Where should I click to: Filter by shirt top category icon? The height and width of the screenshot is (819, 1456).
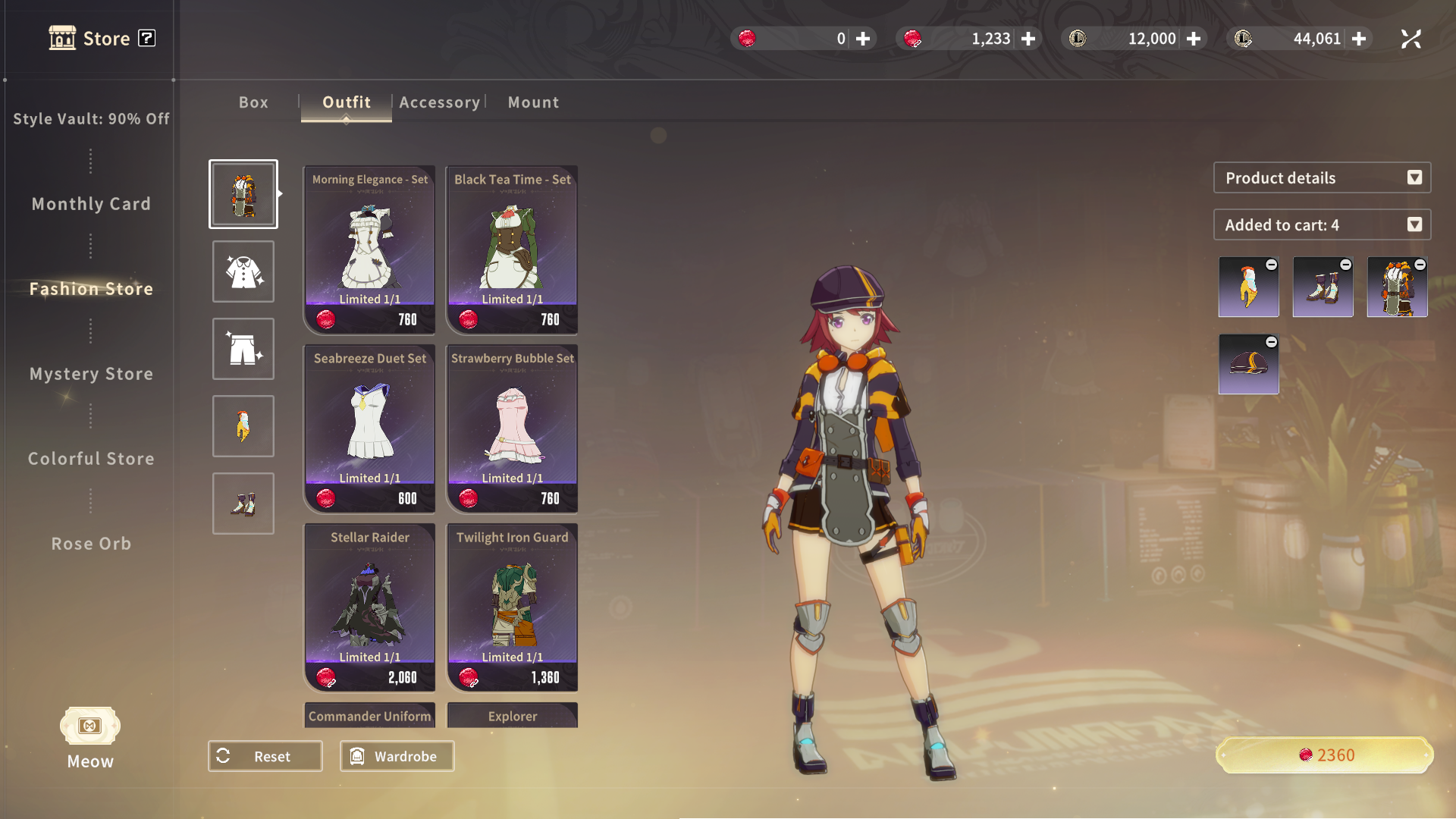[243, 271]
